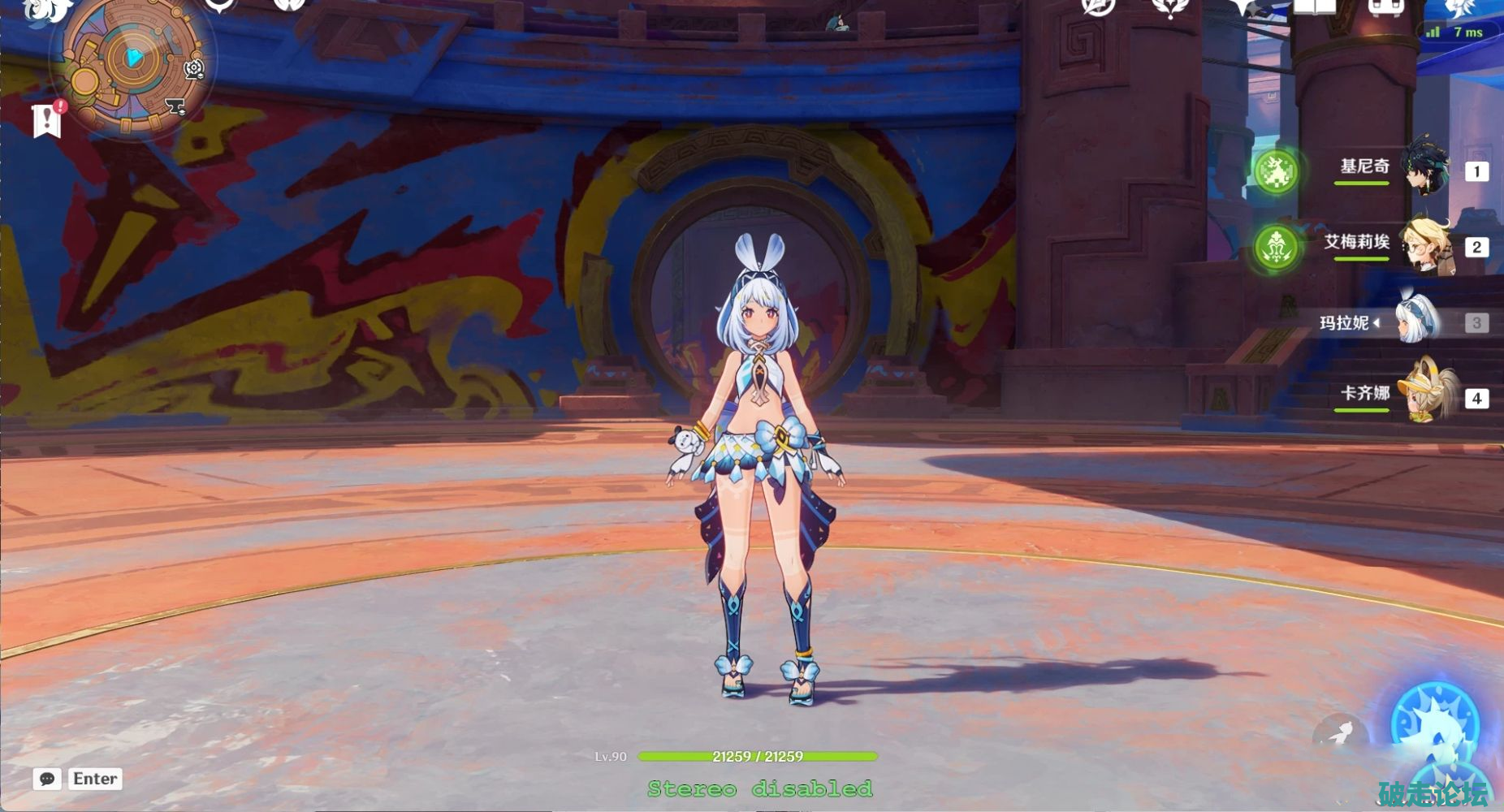Tap the sprint dash button
This screenshot has width=1504, height=812.
click(x=1338, y=734)
